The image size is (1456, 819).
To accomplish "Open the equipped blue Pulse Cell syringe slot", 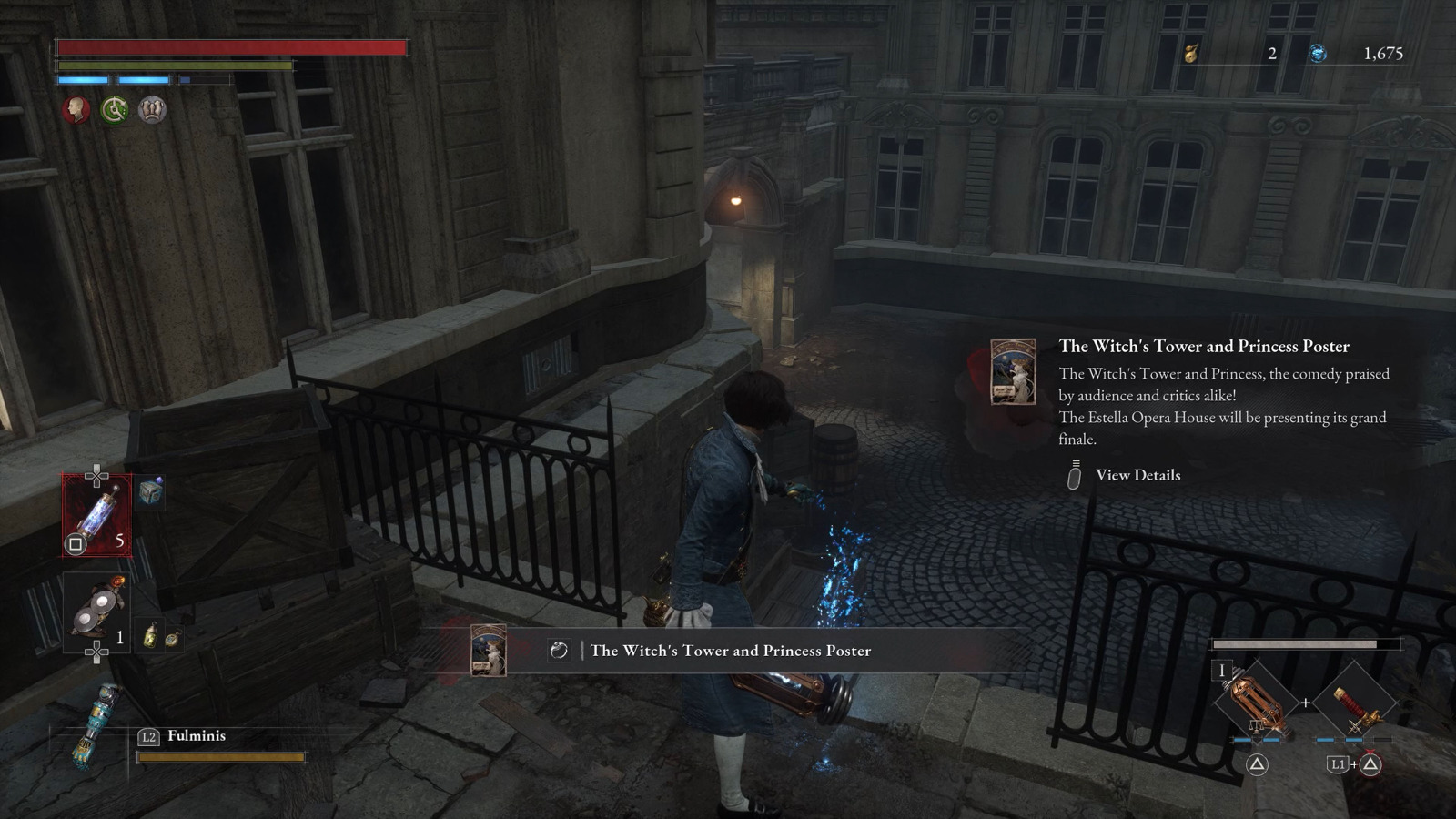I will point(96,514).
